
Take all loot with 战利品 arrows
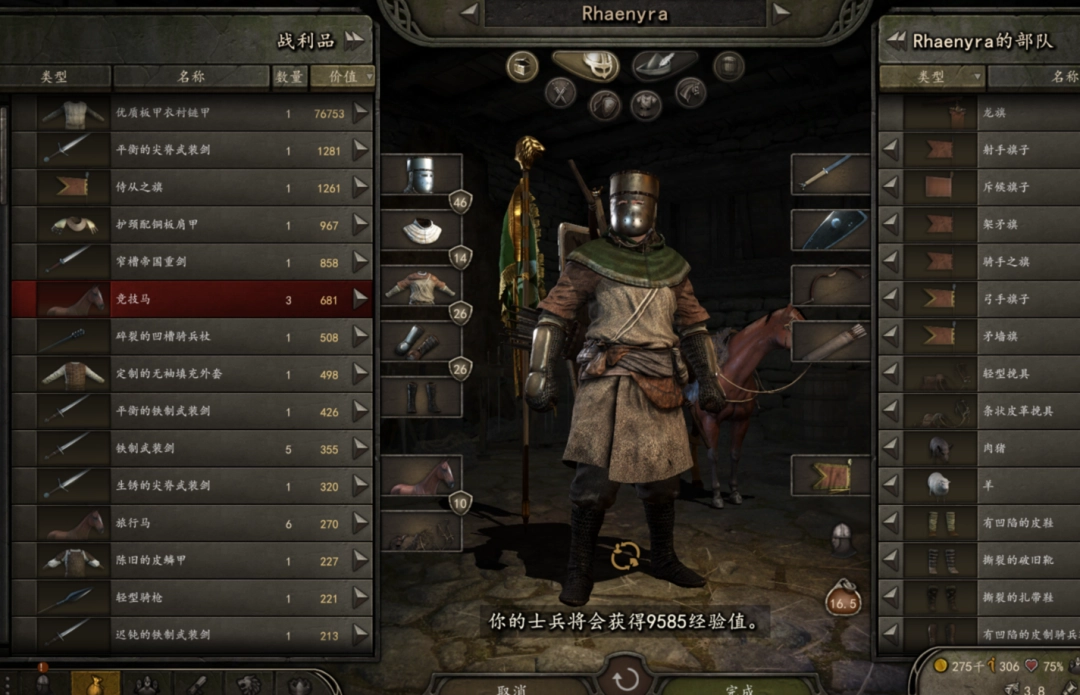pyautogui.click(x=354, y=40)
